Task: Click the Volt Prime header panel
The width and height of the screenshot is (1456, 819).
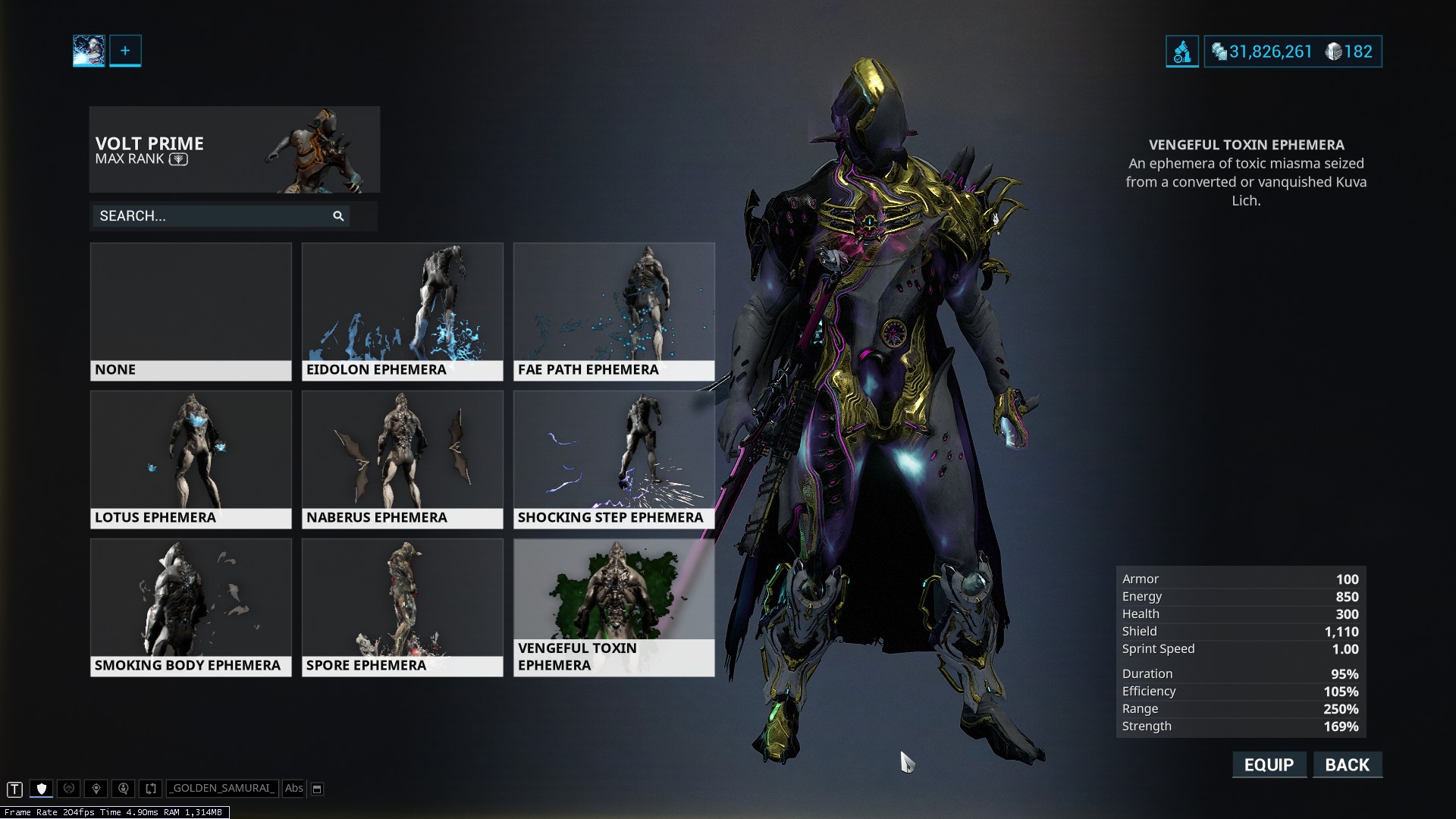Action: coord(234,149)
